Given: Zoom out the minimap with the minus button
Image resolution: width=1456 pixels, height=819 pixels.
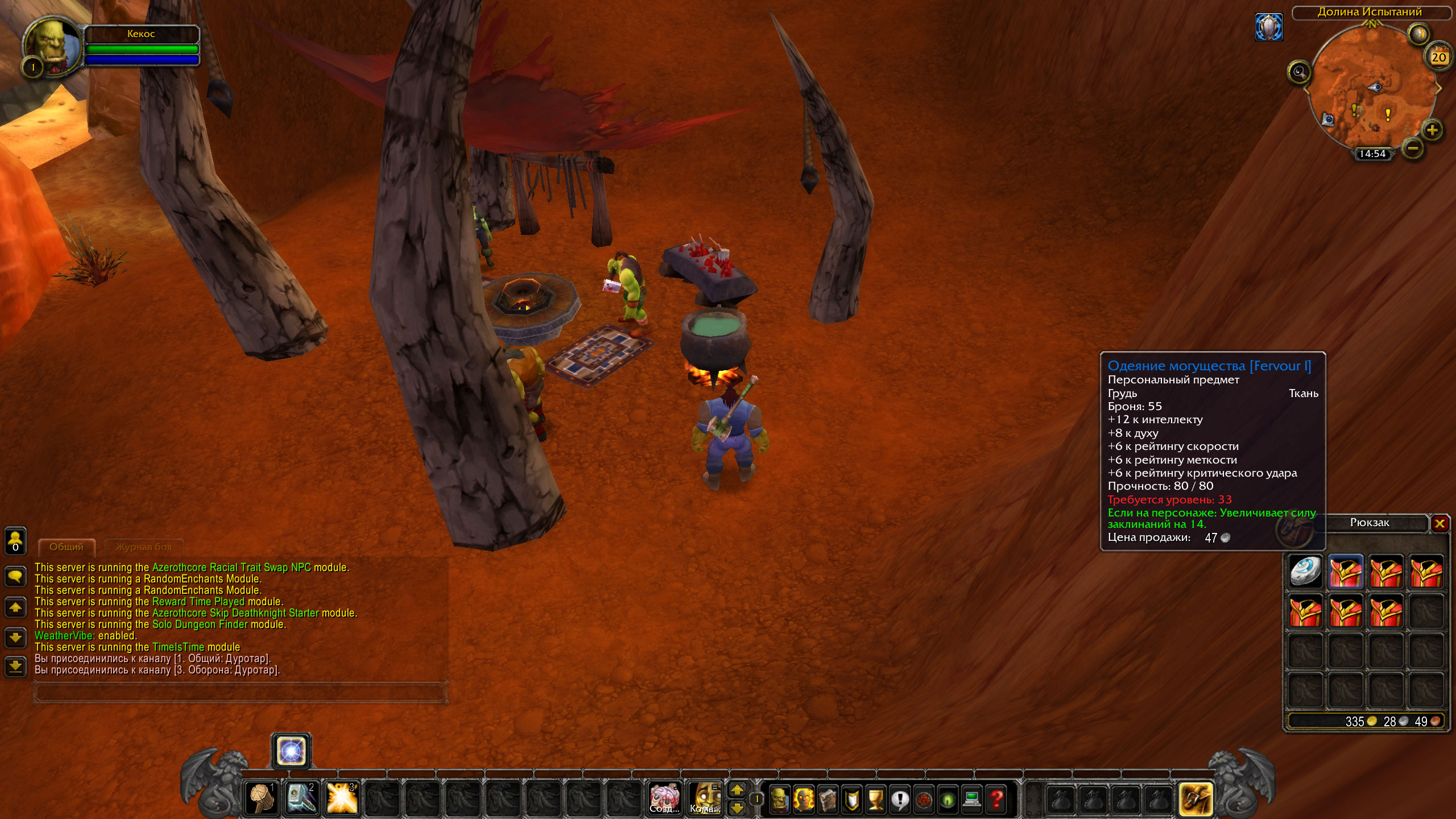Looking at the screenshot, I should tap(1413, 149).
